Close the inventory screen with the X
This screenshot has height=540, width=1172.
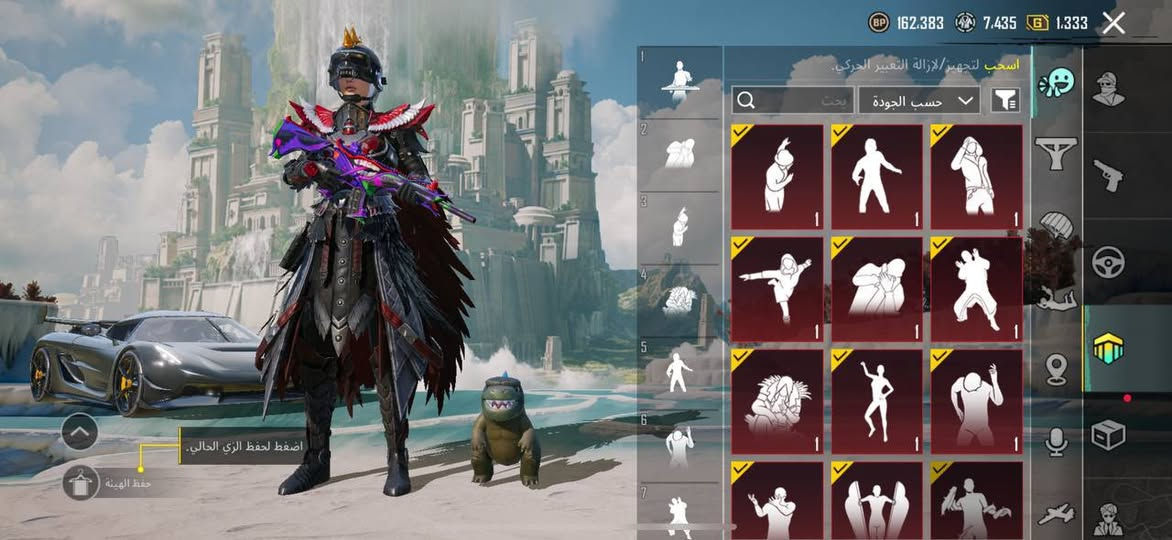(x=1113, y=23)
